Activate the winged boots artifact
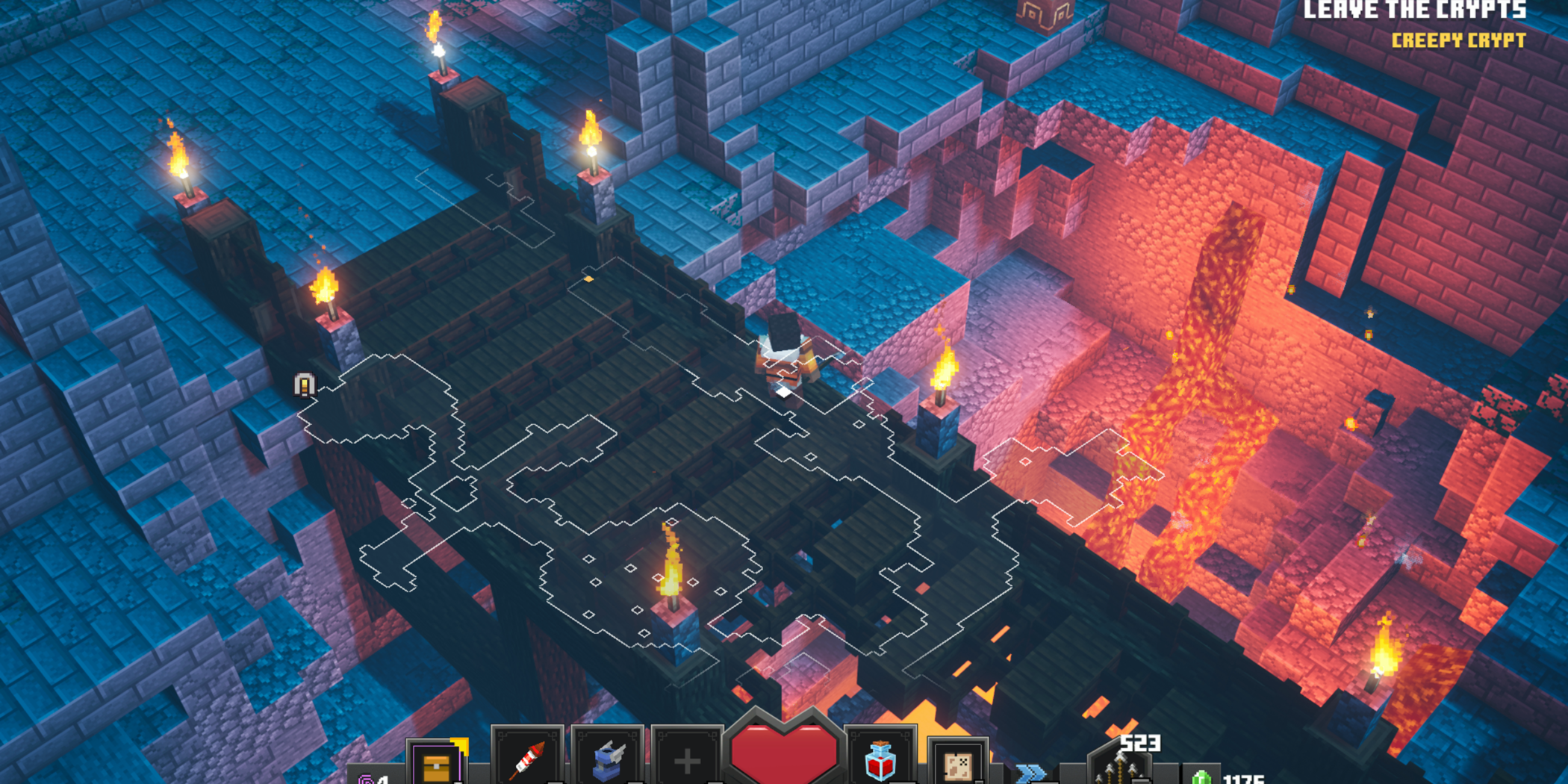The image size is (1568, 784). (608, 759)
